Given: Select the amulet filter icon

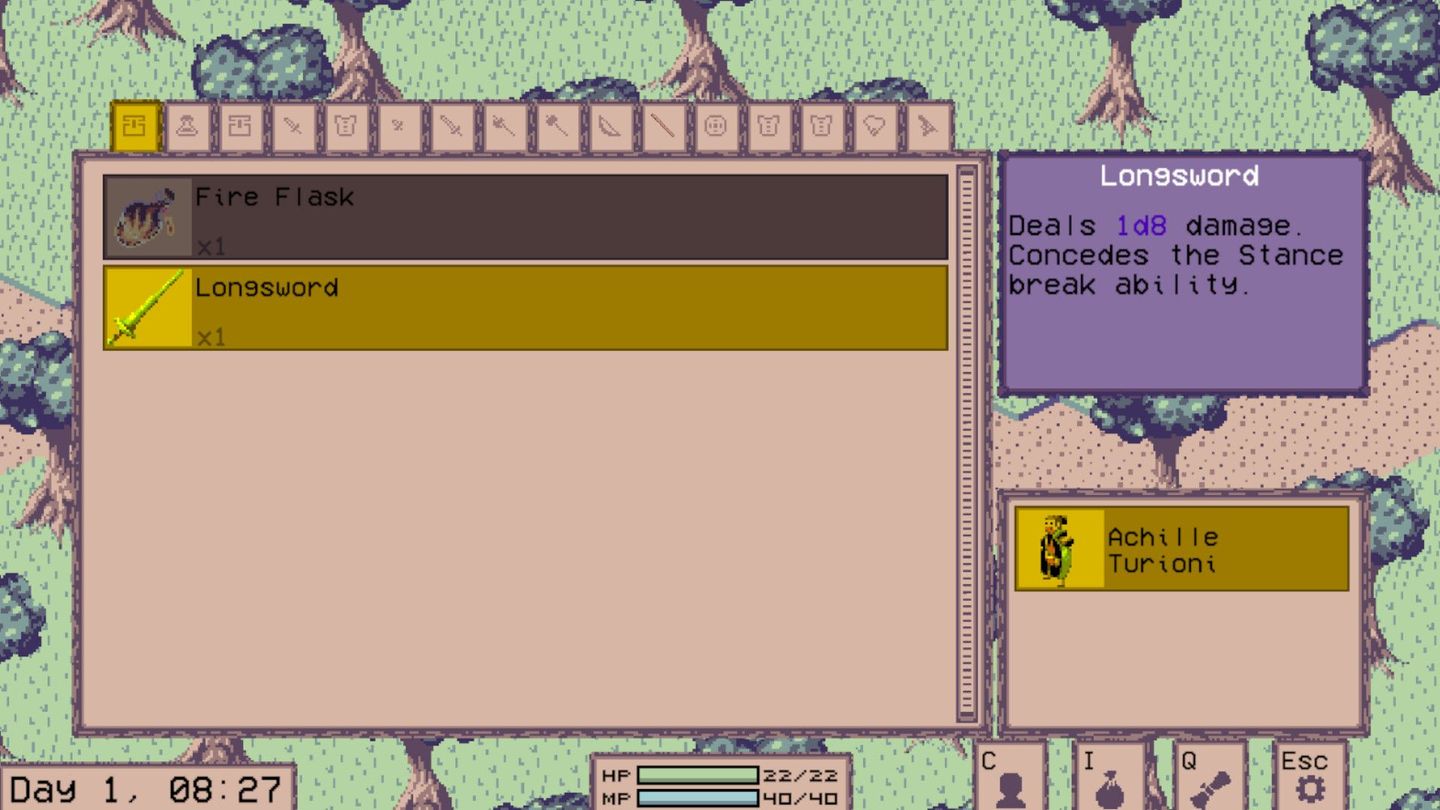Looking at the screenshot, I should (874, 127).
